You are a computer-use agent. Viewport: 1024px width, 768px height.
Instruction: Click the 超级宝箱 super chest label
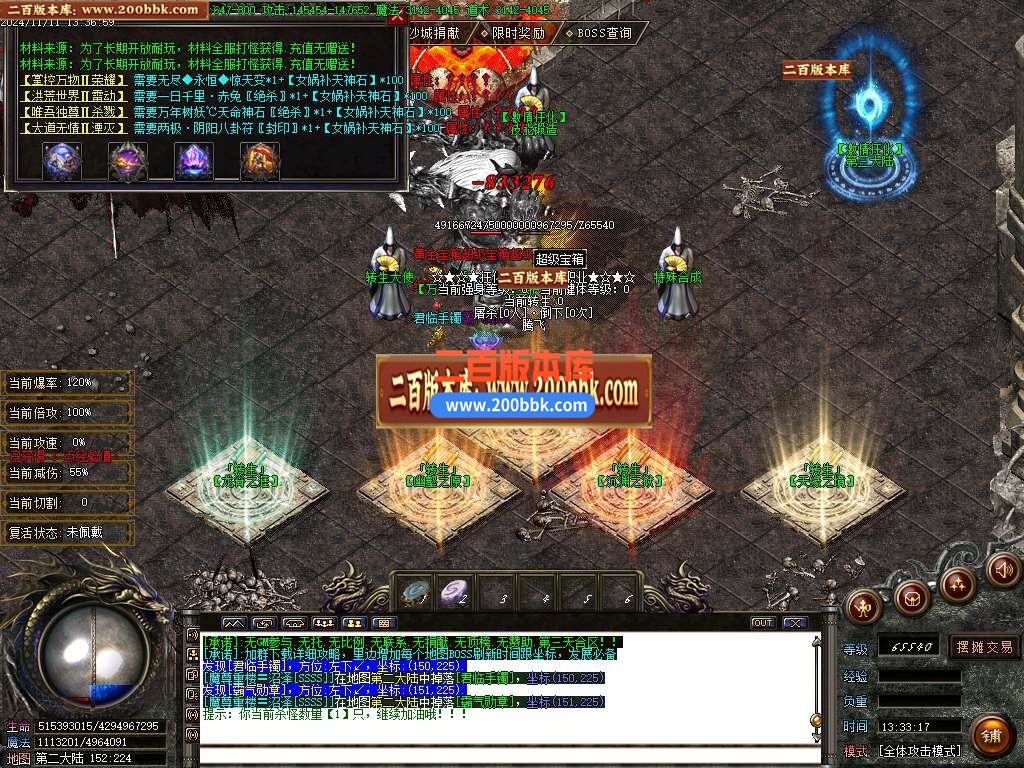click(x=560, y=258)
